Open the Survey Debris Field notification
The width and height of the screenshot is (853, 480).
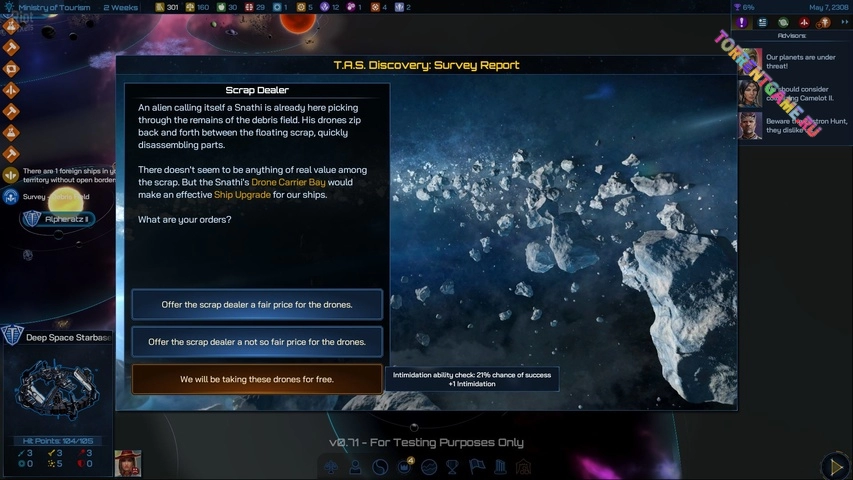coord(55,197)
